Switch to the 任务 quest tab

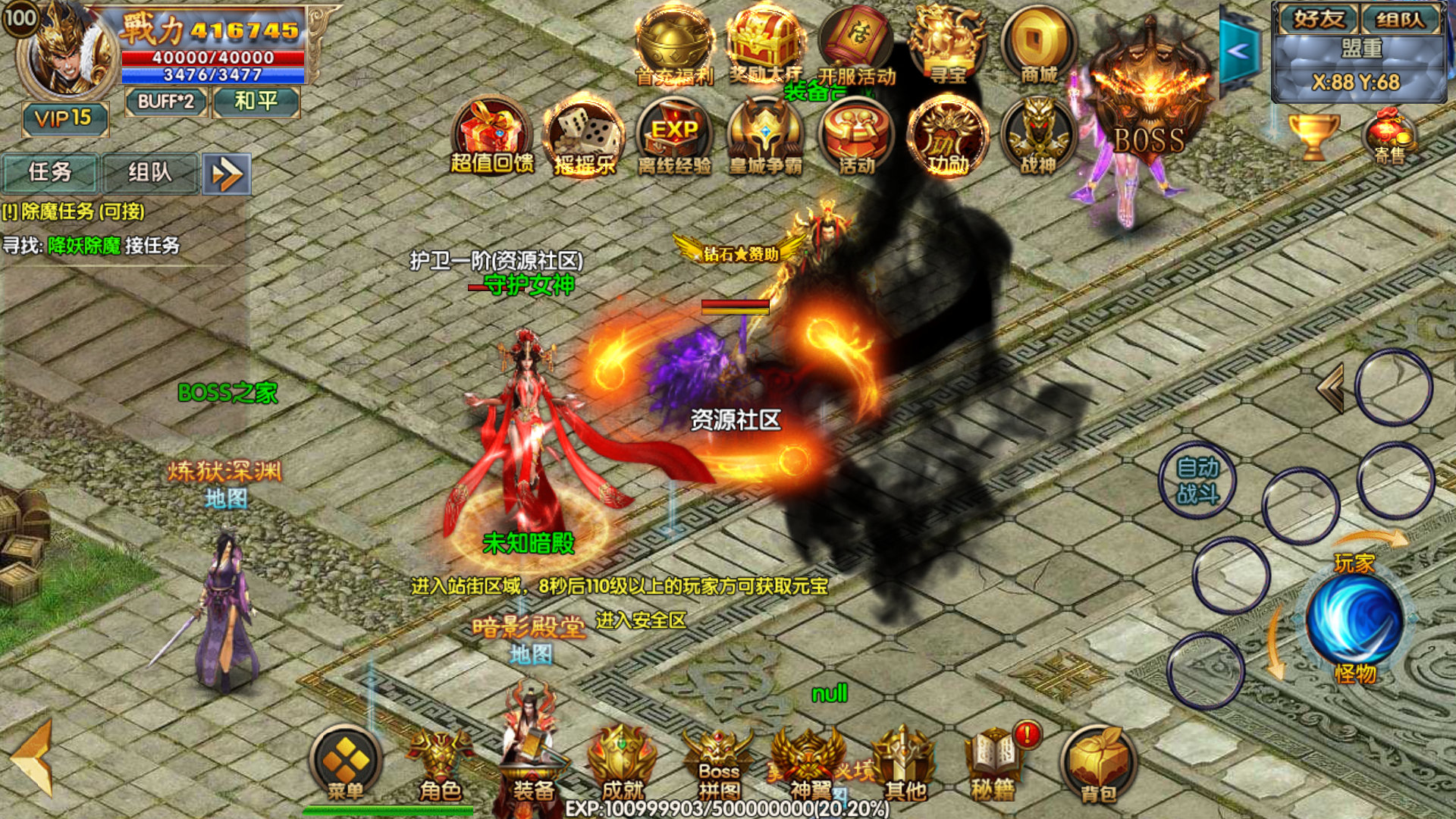(x=50, y=173)
